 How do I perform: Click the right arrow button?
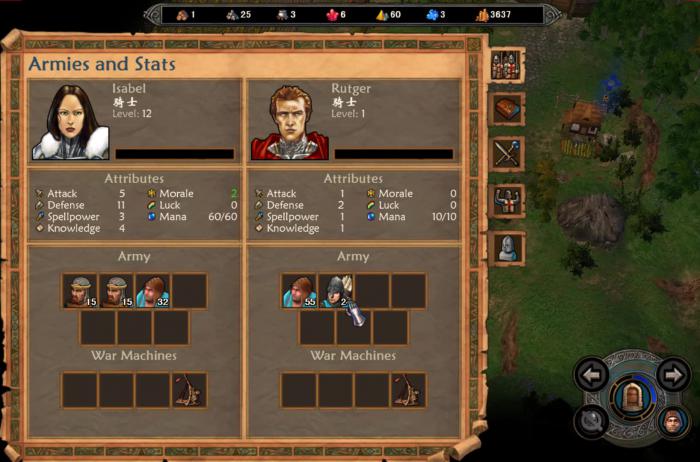tap(672, 376)
